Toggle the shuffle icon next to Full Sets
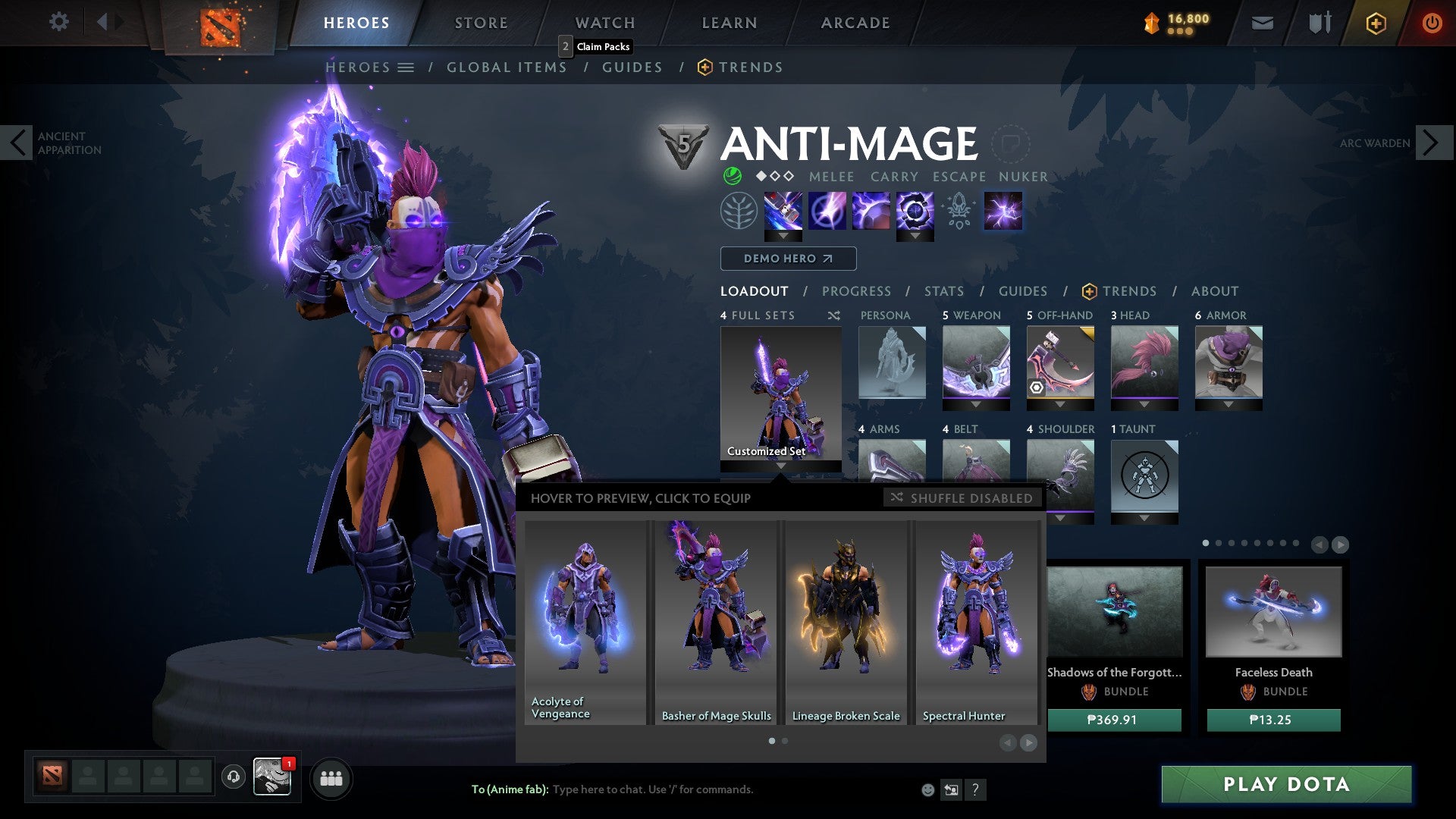 833,315
